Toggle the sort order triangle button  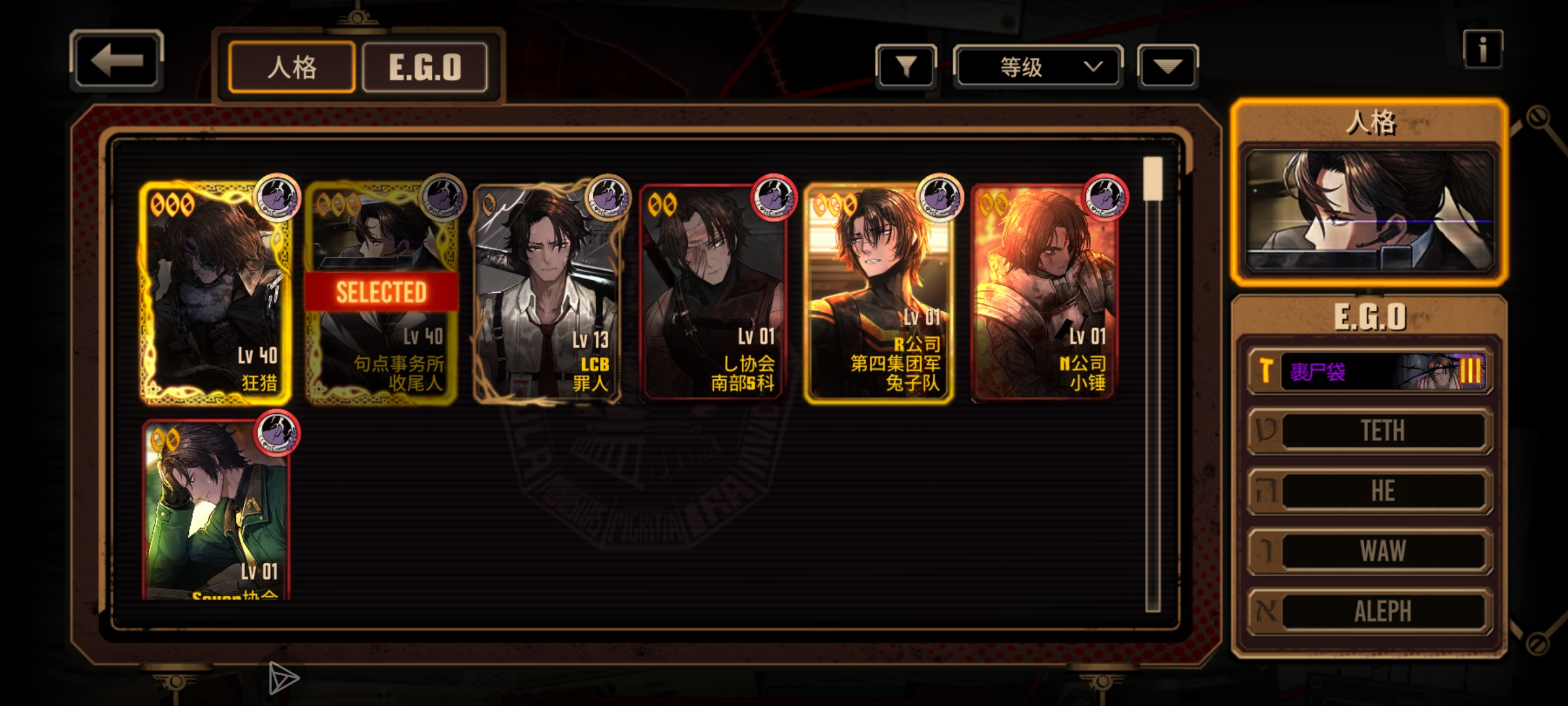point(1168,66)
